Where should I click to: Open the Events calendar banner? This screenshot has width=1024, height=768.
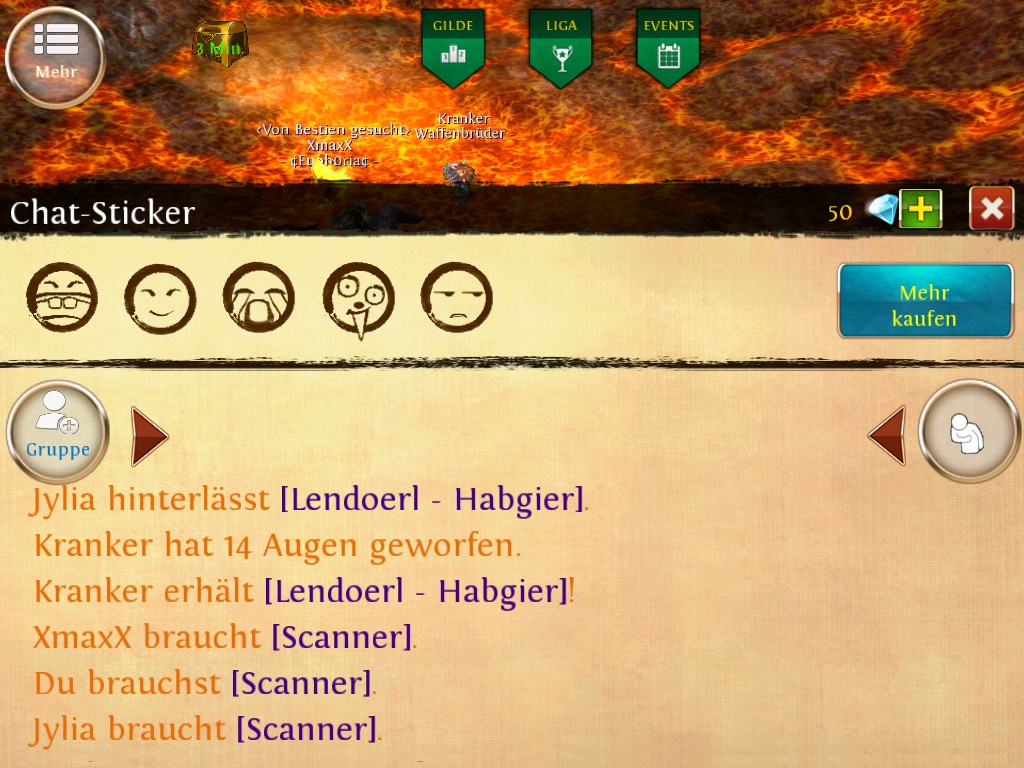click(x=668, y=47)
